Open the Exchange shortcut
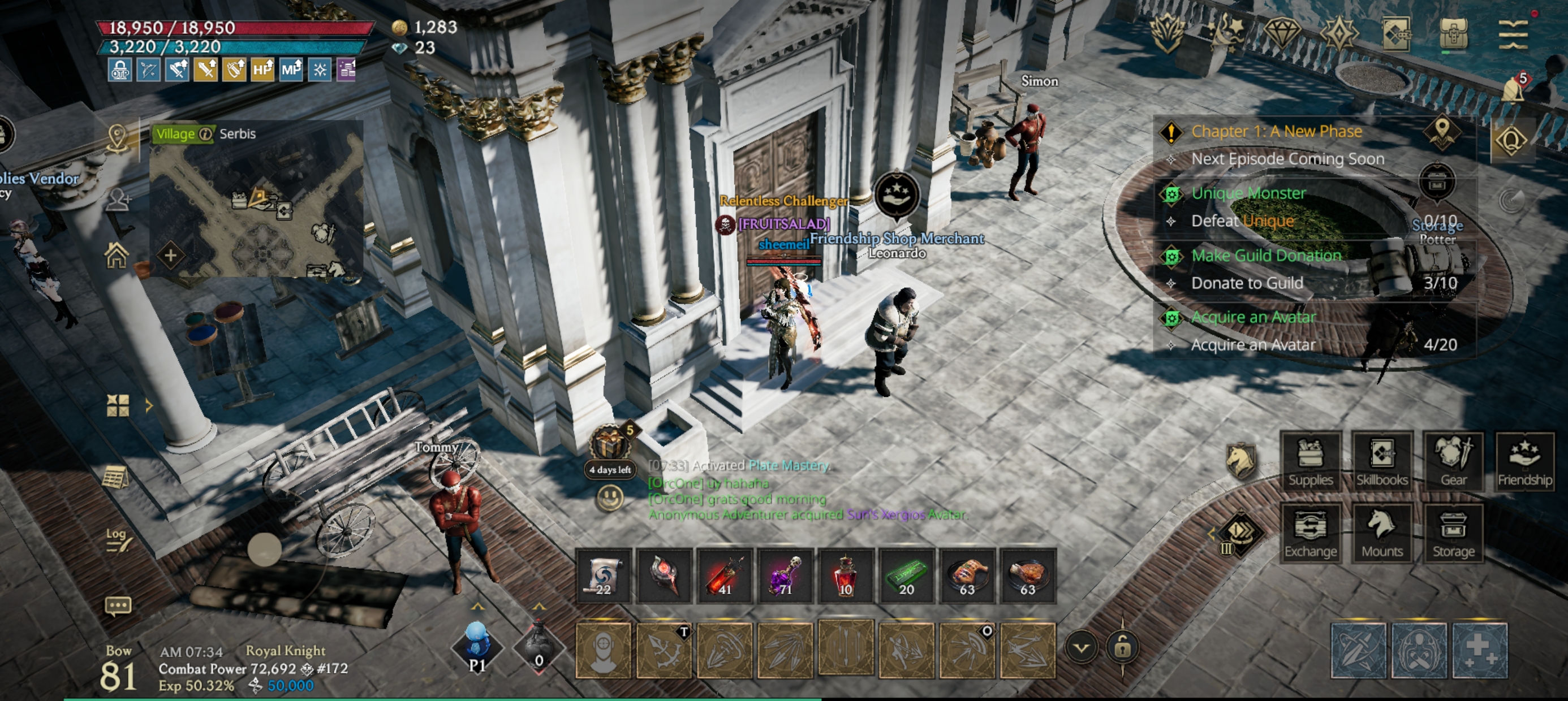This screenshot has height=701, width=1568. [1311, 533]
